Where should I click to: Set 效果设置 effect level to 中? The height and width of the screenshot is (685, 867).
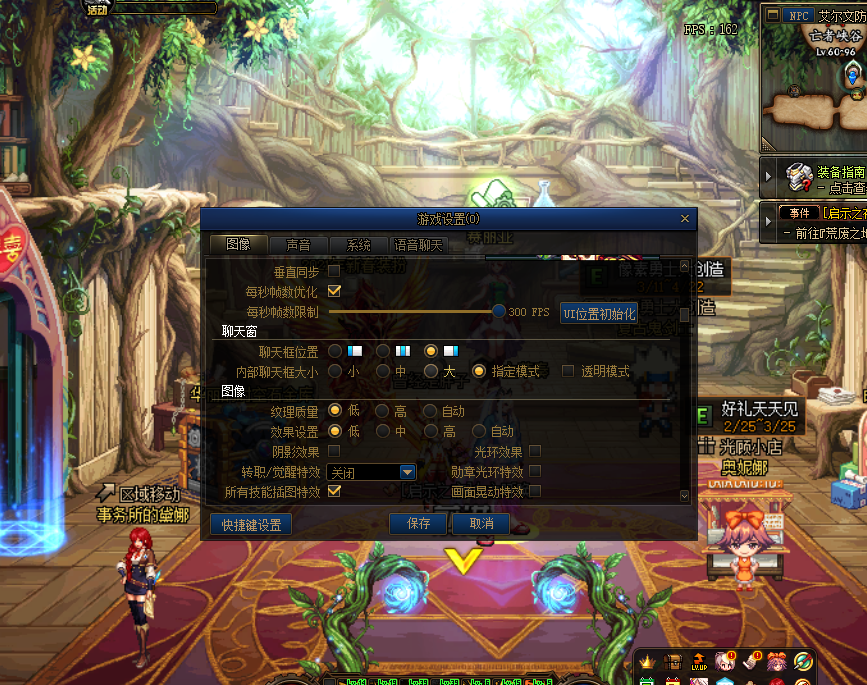(x=382, y=431)
